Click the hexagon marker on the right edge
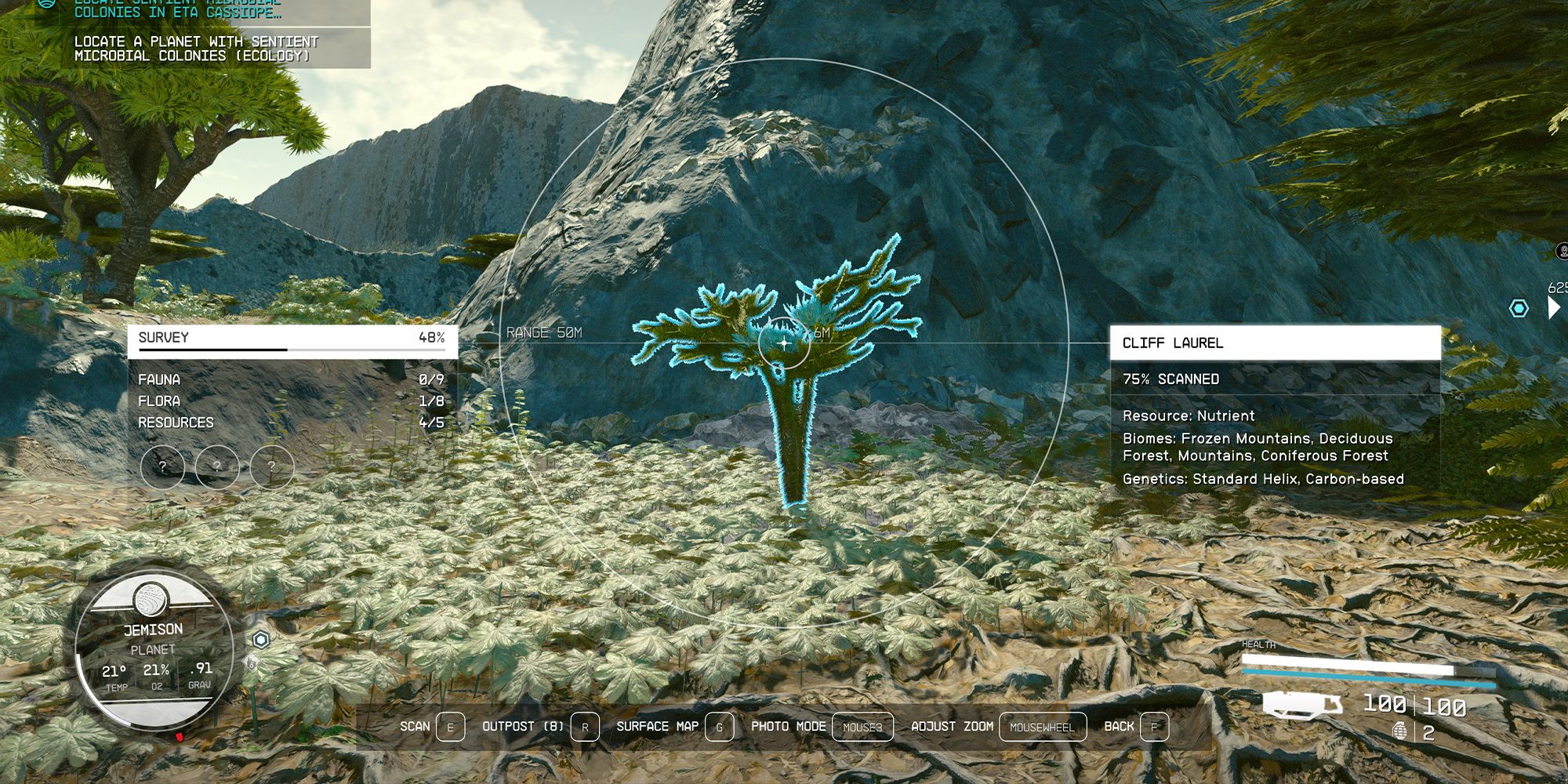Screen dimensions: 1568x784 1519,308
